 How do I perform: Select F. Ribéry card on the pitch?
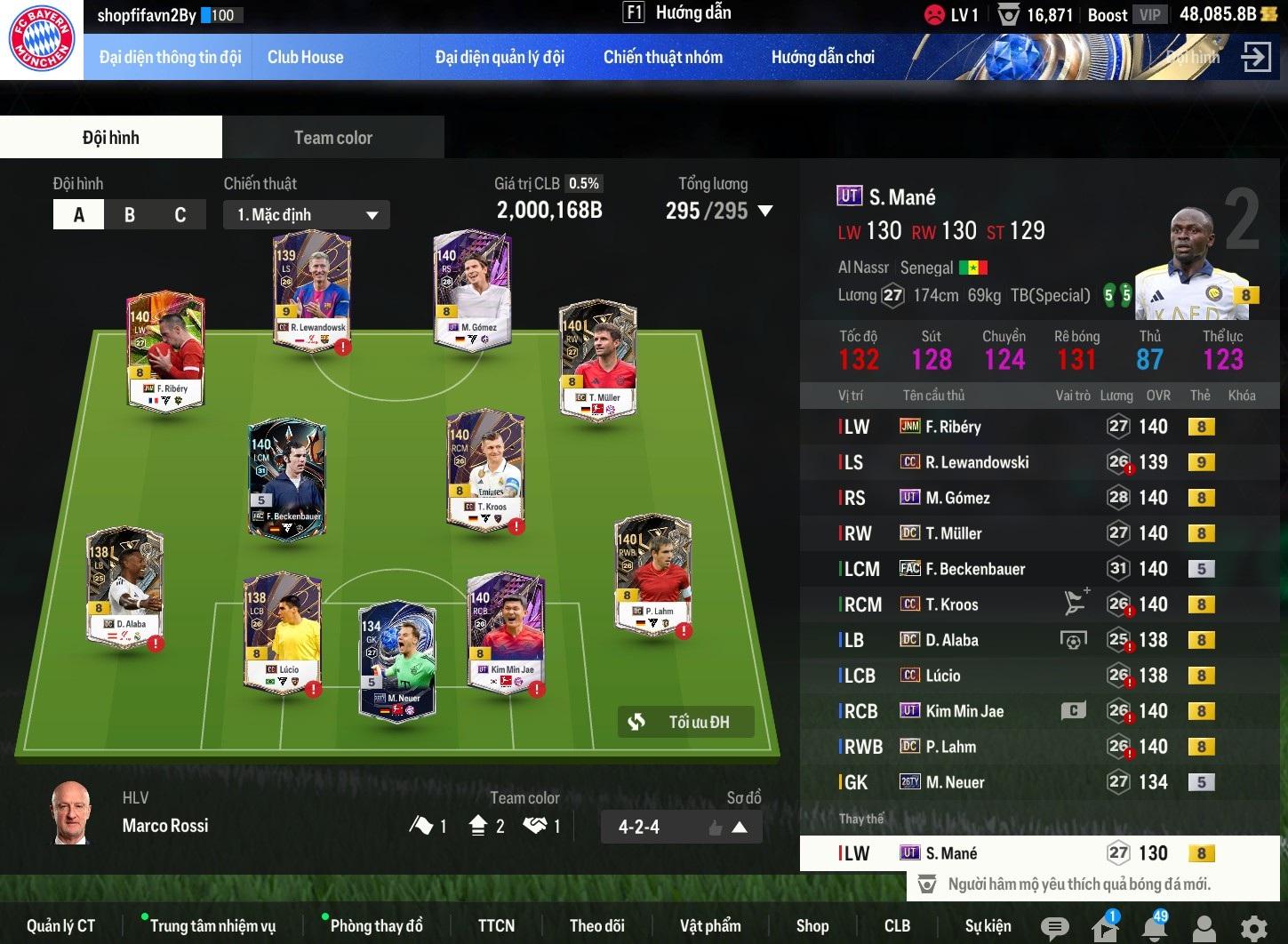(166, 351)
